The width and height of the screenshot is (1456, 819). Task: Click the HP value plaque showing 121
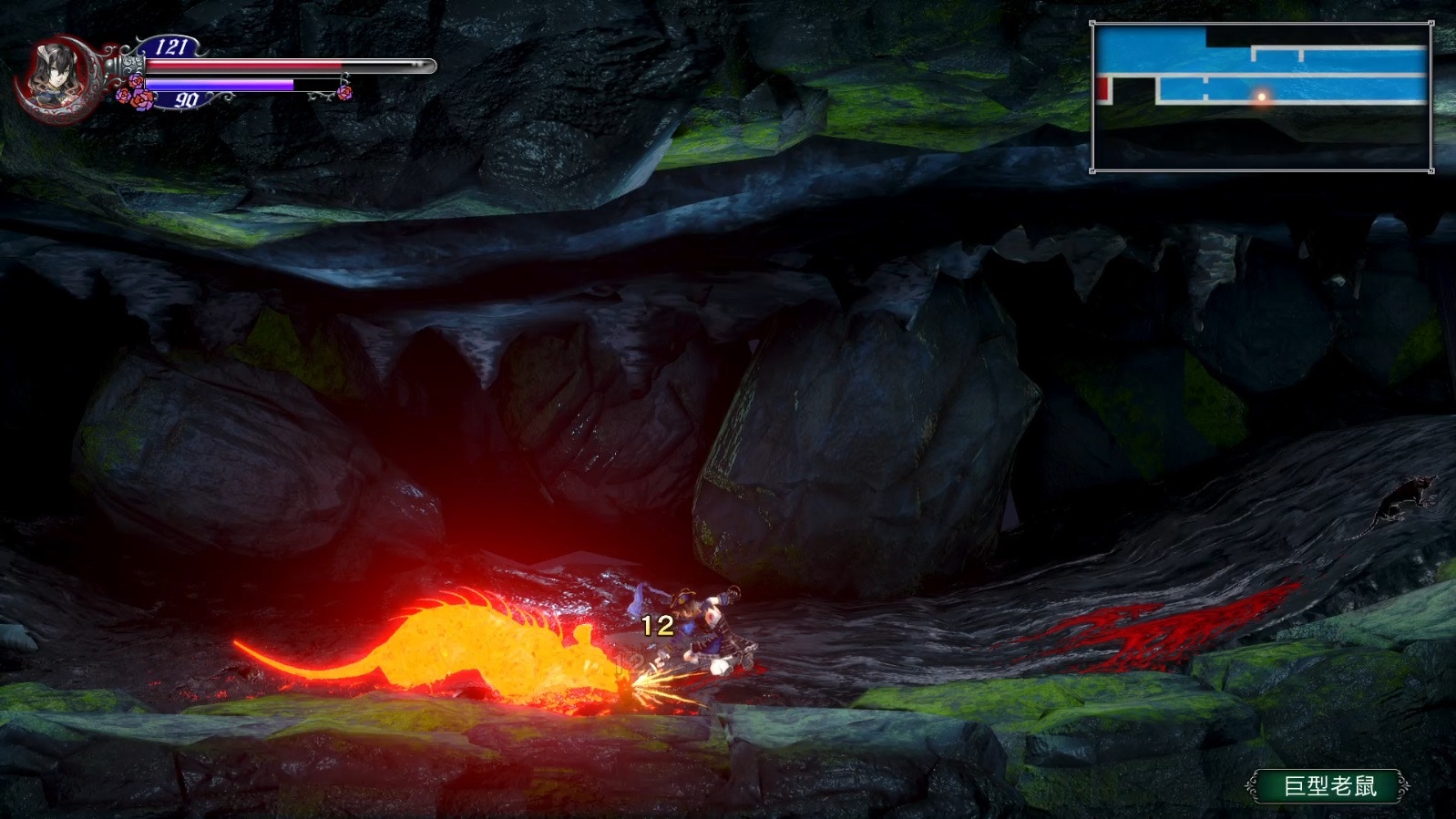173,46
